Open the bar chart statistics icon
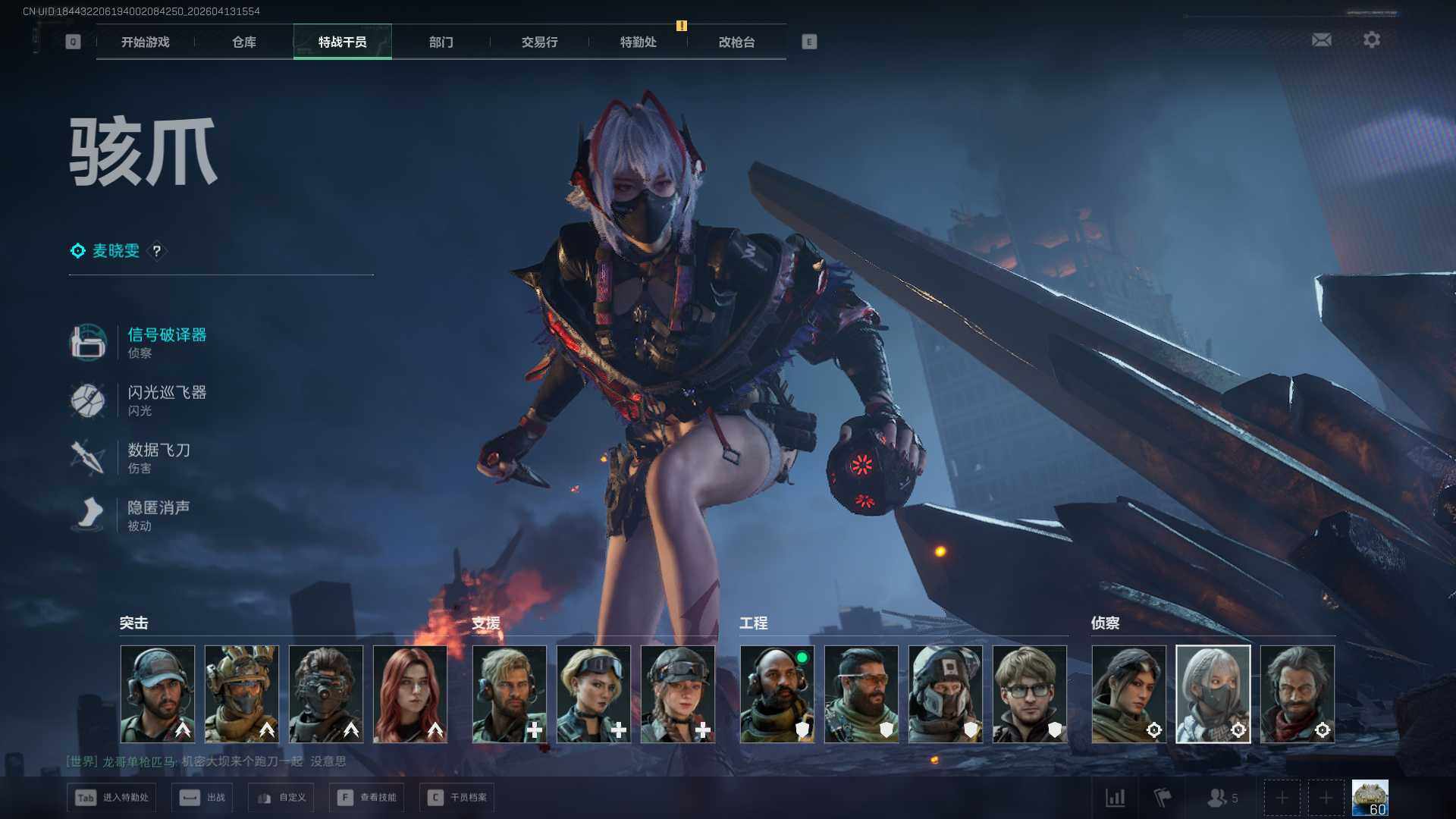The height and width of the screenshot is (819, 1456). 1115,798
